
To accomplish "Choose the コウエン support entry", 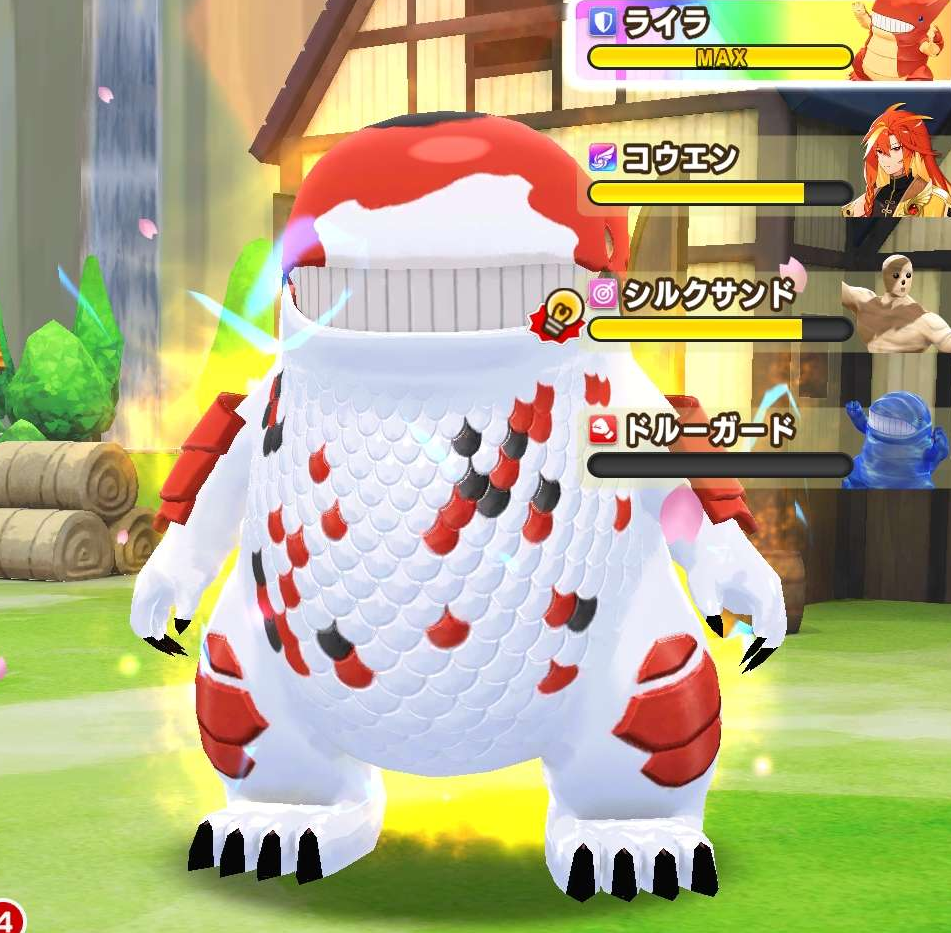I will [718, 176].
